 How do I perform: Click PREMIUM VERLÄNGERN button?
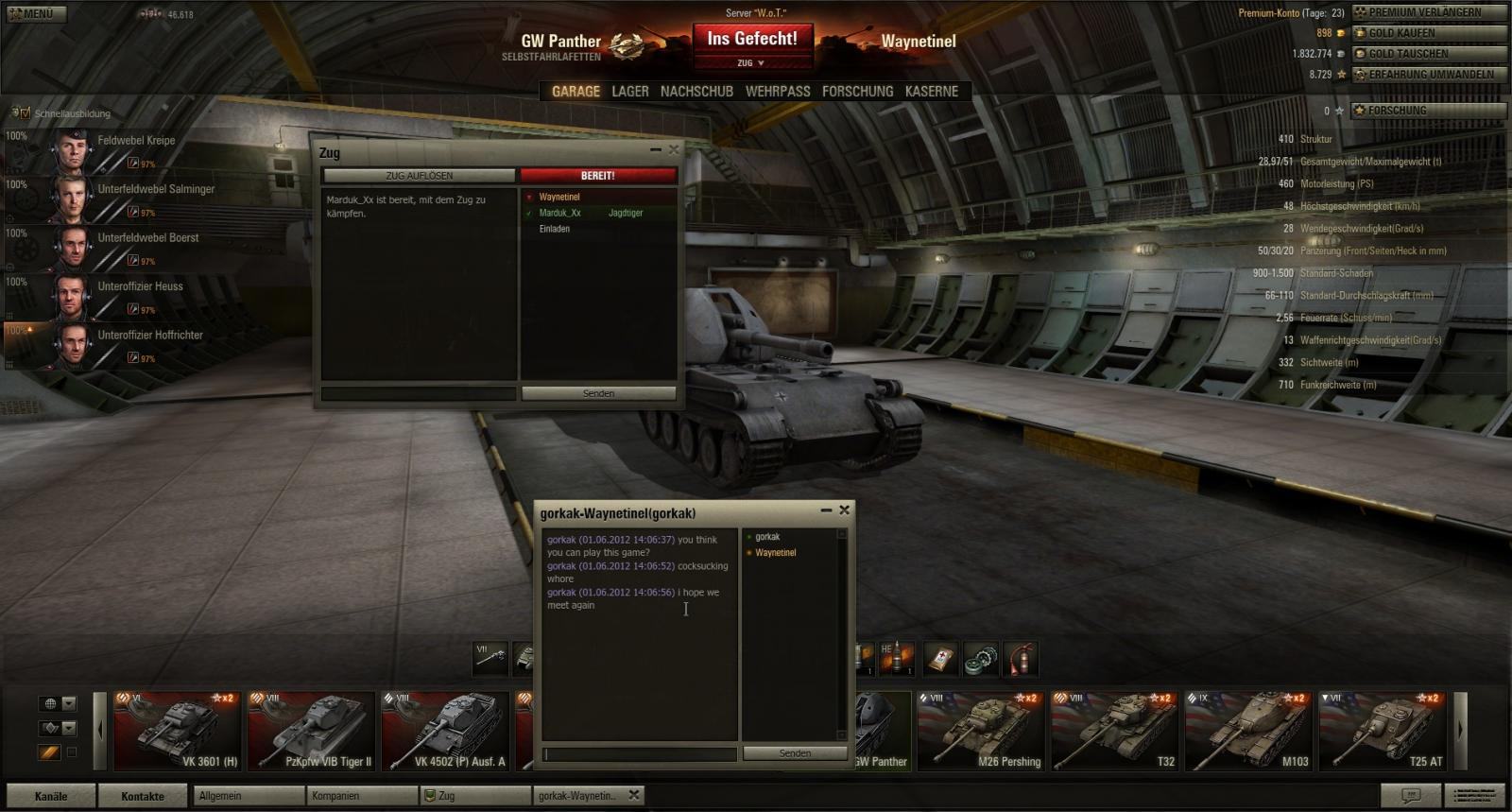(1429, 12)
